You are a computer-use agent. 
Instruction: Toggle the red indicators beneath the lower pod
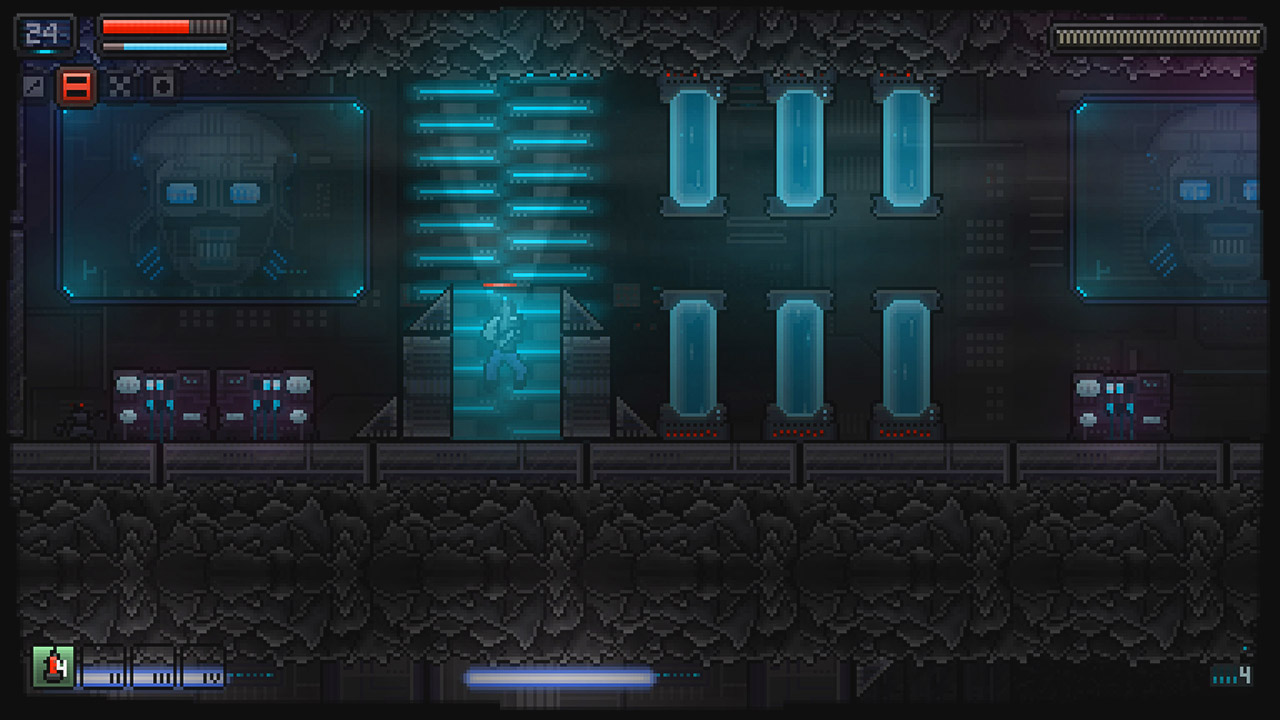(691, 435)
